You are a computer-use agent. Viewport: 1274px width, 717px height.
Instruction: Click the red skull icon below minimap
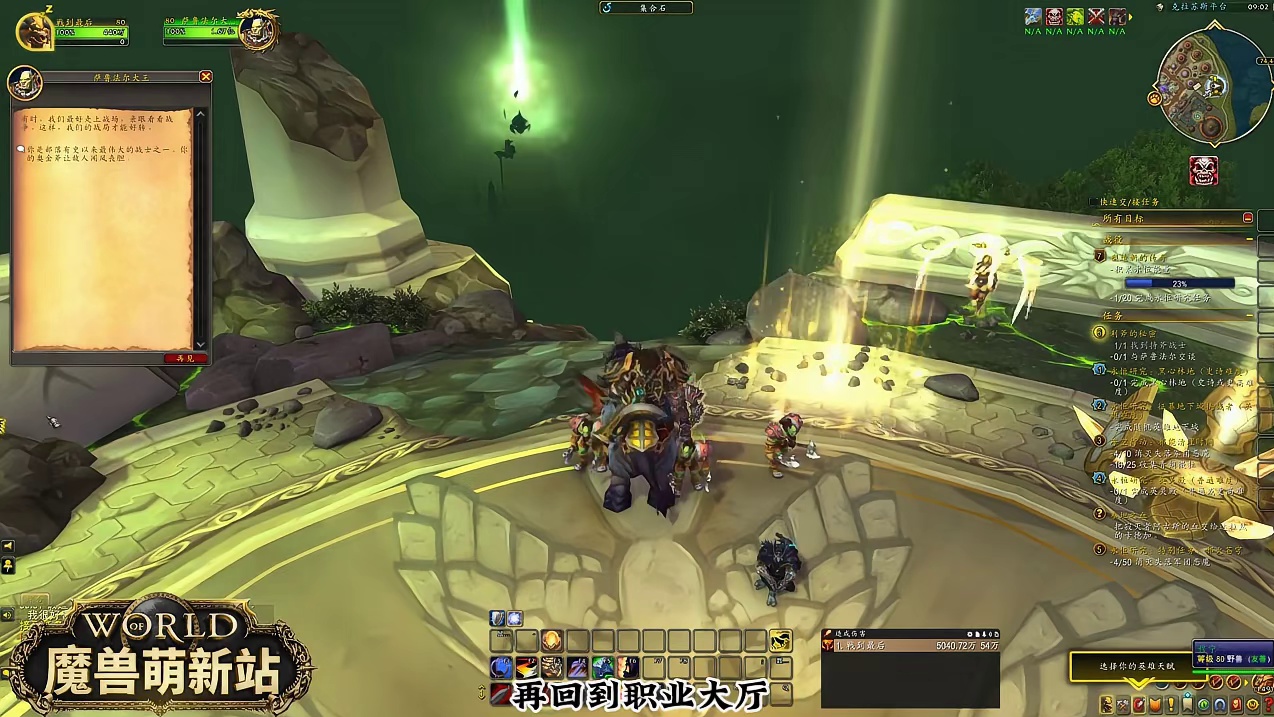(x=1204, y=171)
